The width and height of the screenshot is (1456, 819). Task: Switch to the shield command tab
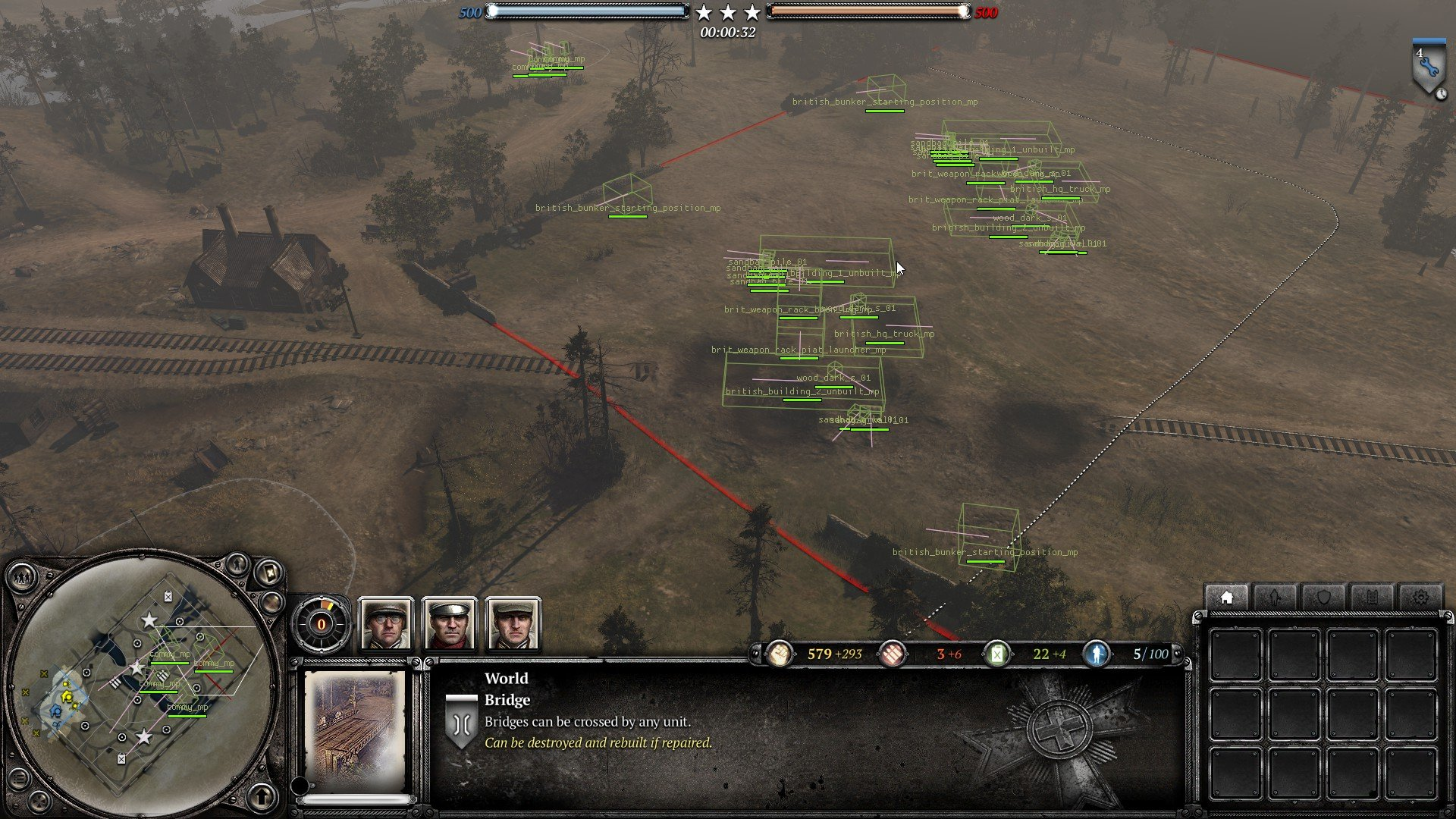coord(1323,598)
